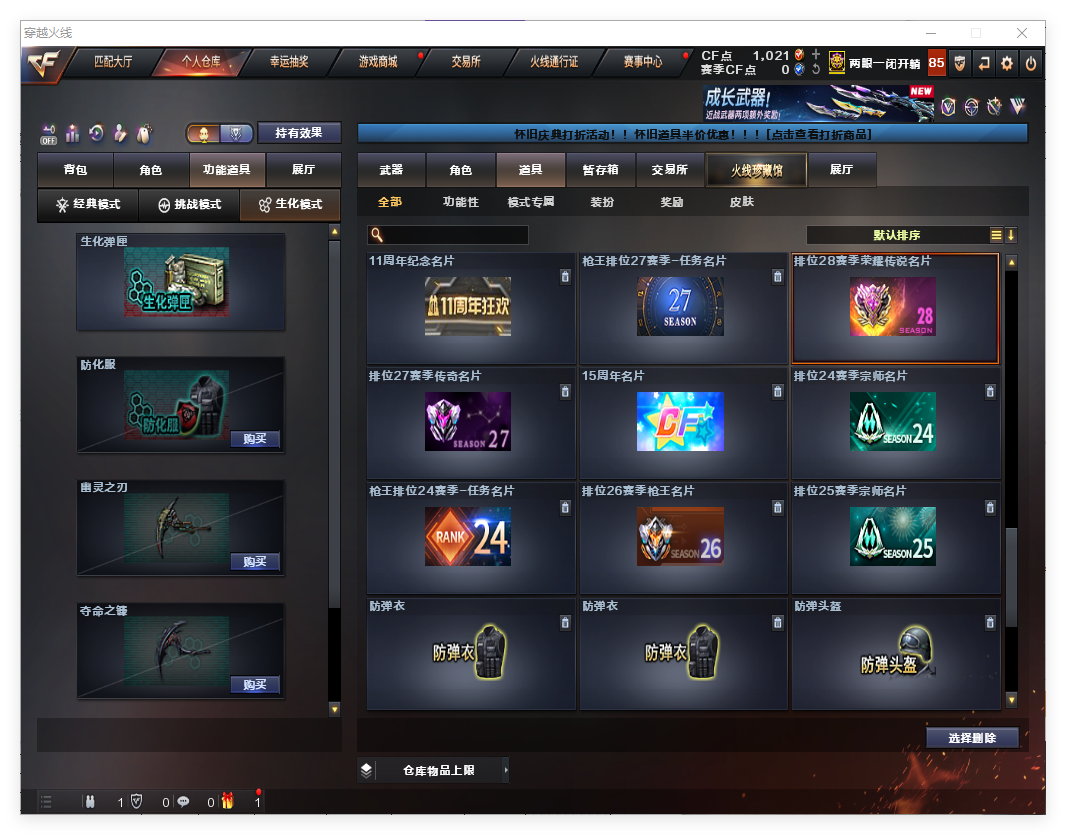Open the 幸运抽奖 lucky draw page

point(289,62)
